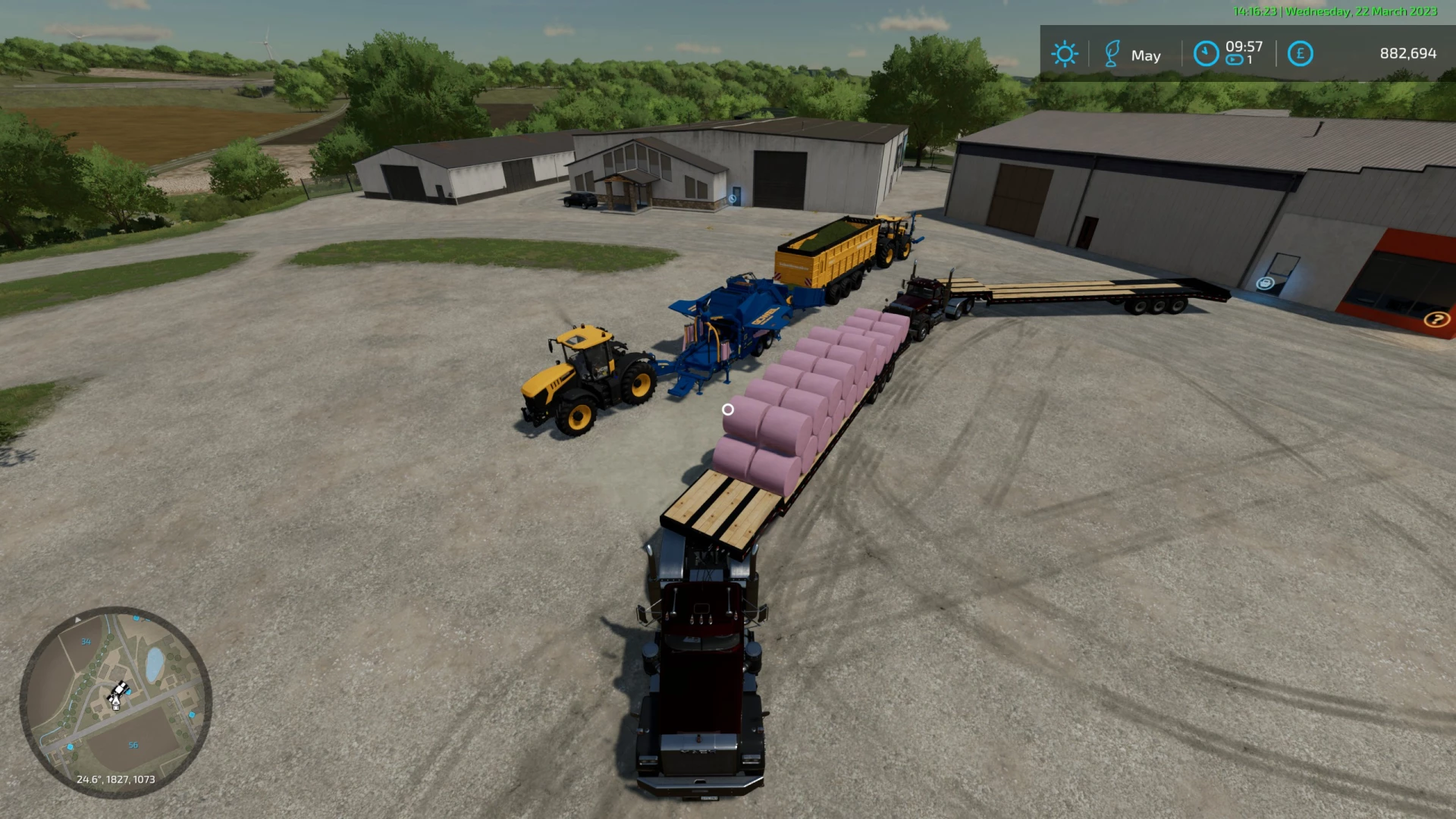Viewport: 1456px width, 819px height.
Task: Open the circular minimap
Action: (115, 701)
